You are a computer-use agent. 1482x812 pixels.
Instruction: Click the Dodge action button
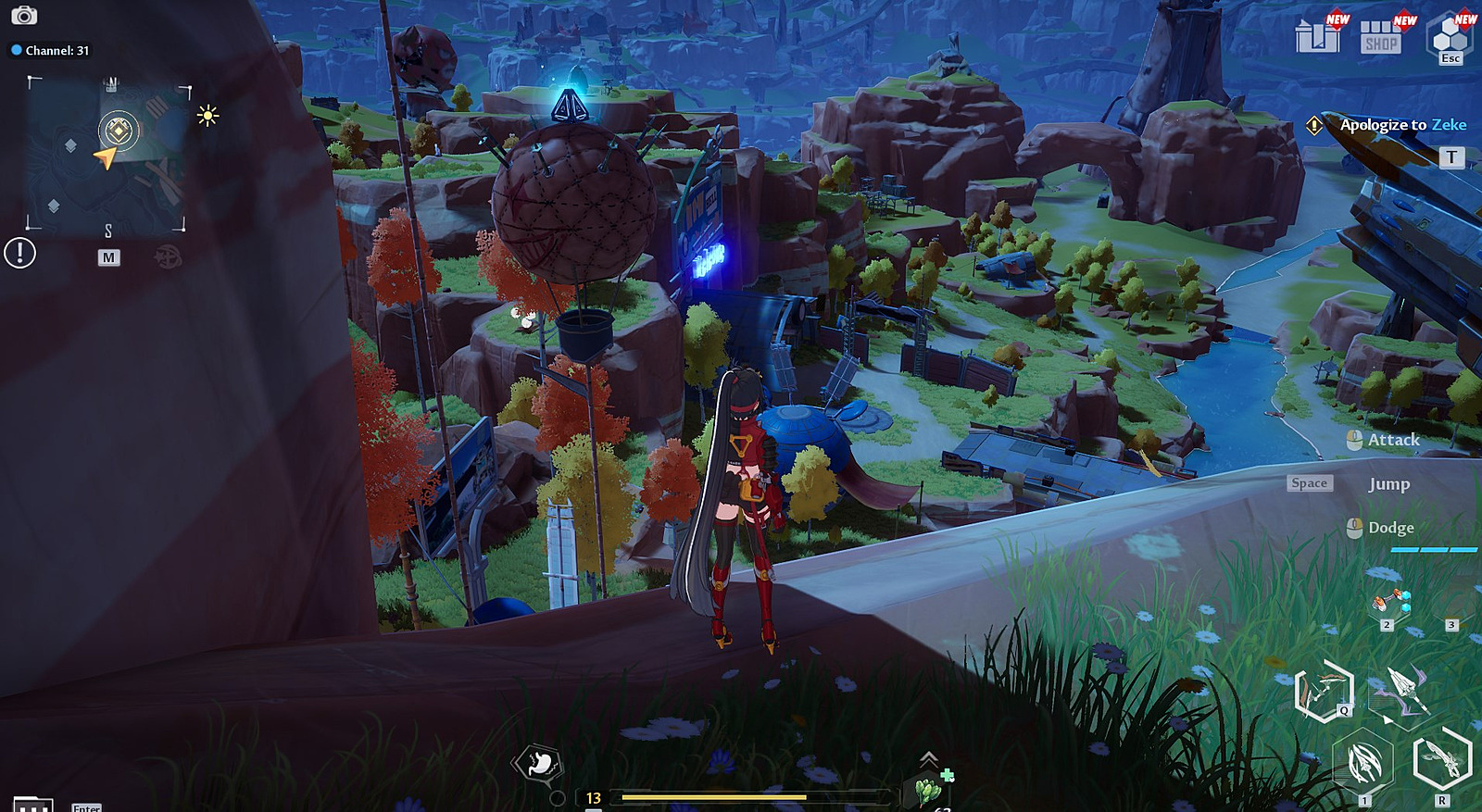coord(1390,528)
